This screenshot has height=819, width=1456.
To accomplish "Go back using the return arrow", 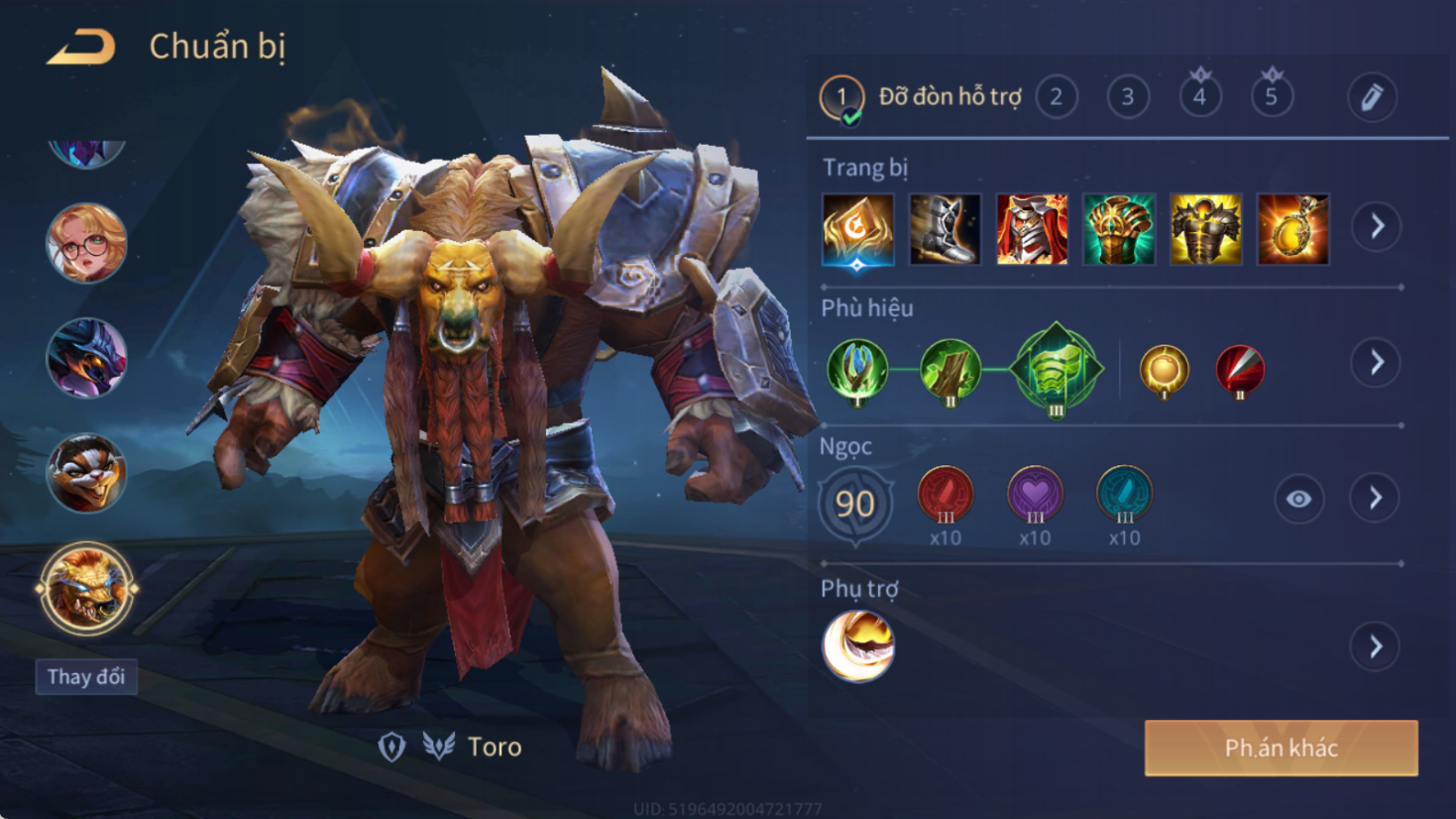I will 81,48.
